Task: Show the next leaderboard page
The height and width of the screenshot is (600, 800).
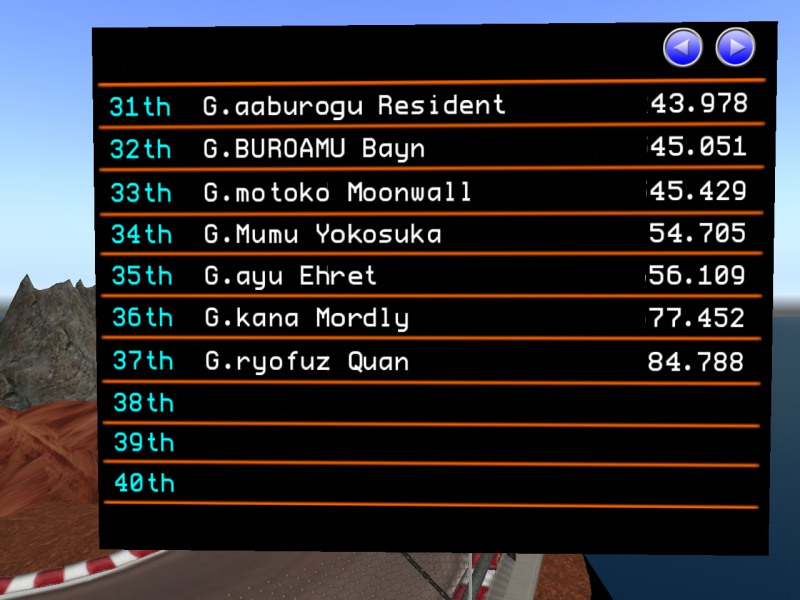Action: tap(735, 47)
